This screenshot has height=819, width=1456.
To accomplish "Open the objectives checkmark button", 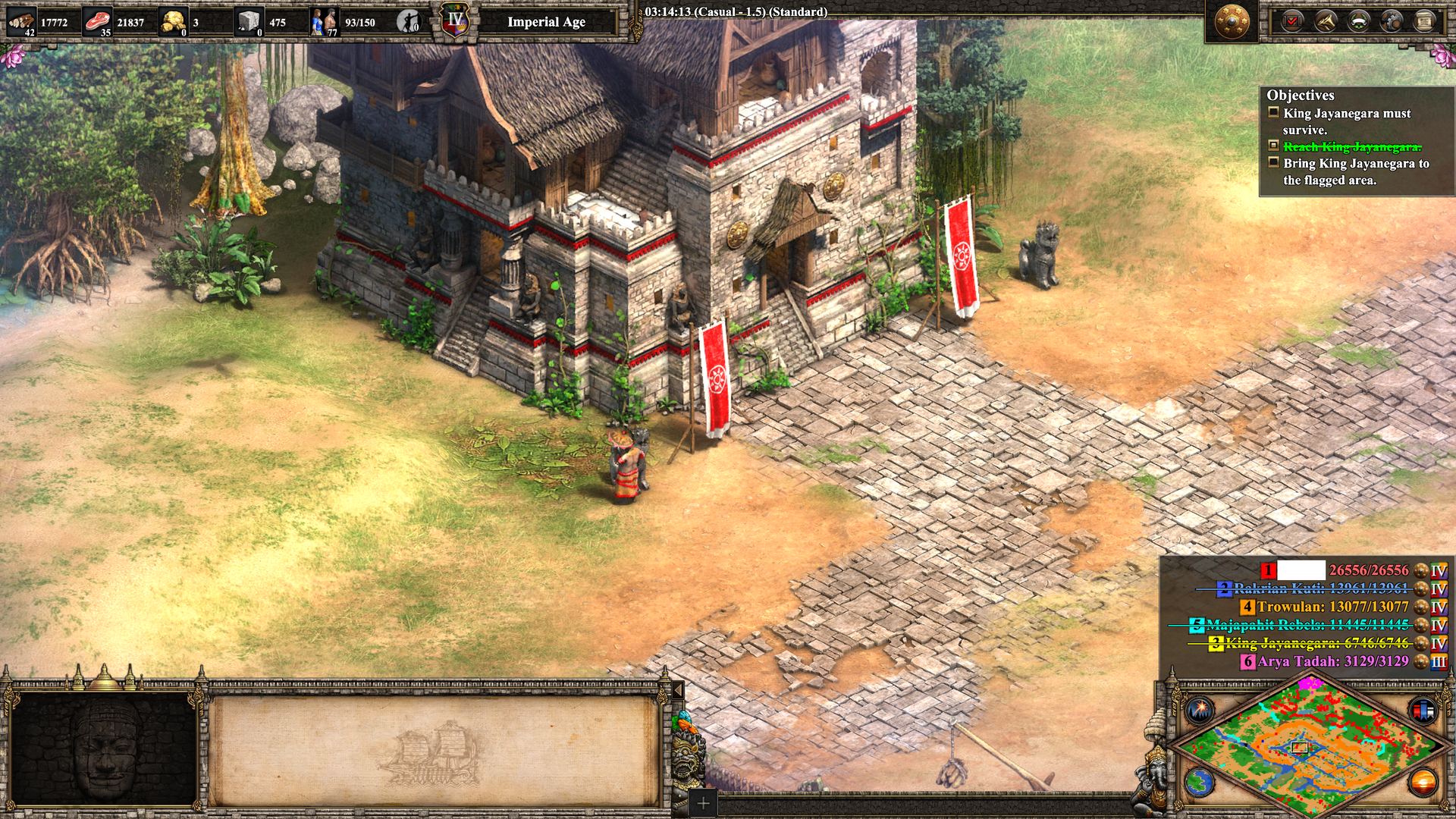I will click(1292, 21).
